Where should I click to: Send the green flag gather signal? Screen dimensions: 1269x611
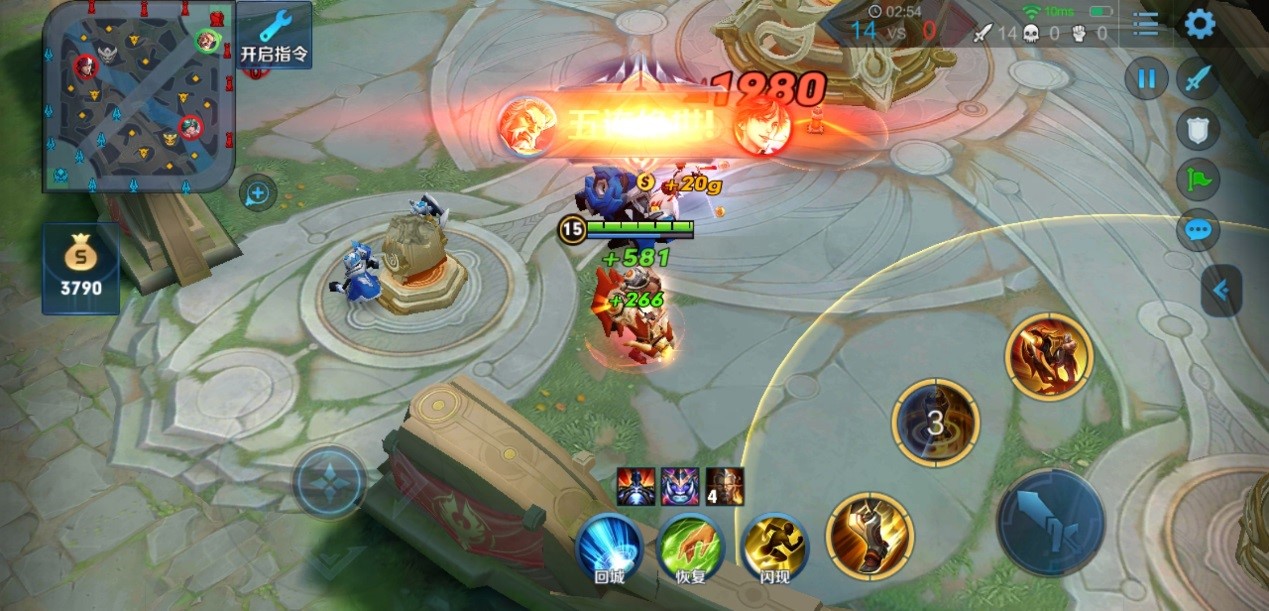[x=1197, y=180]
